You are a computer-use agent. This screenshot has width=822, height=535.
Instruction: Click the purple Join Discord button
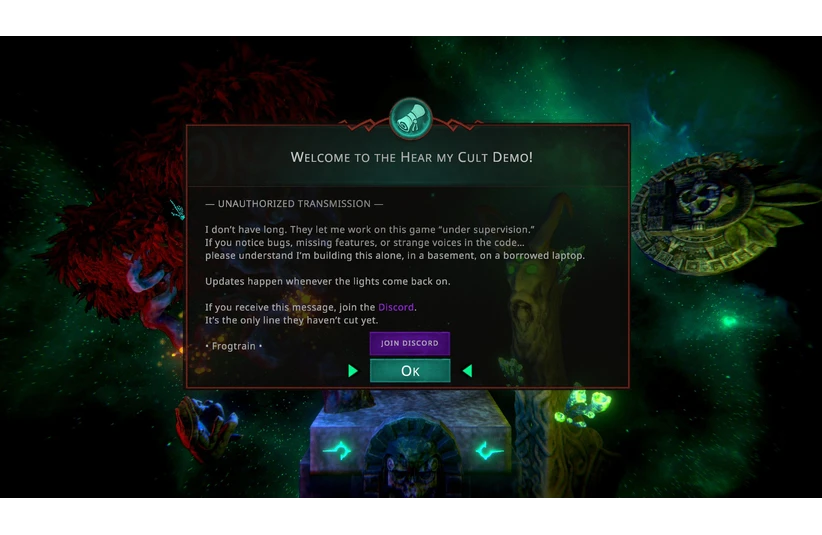pyautogui.click(x=410, y=343)
